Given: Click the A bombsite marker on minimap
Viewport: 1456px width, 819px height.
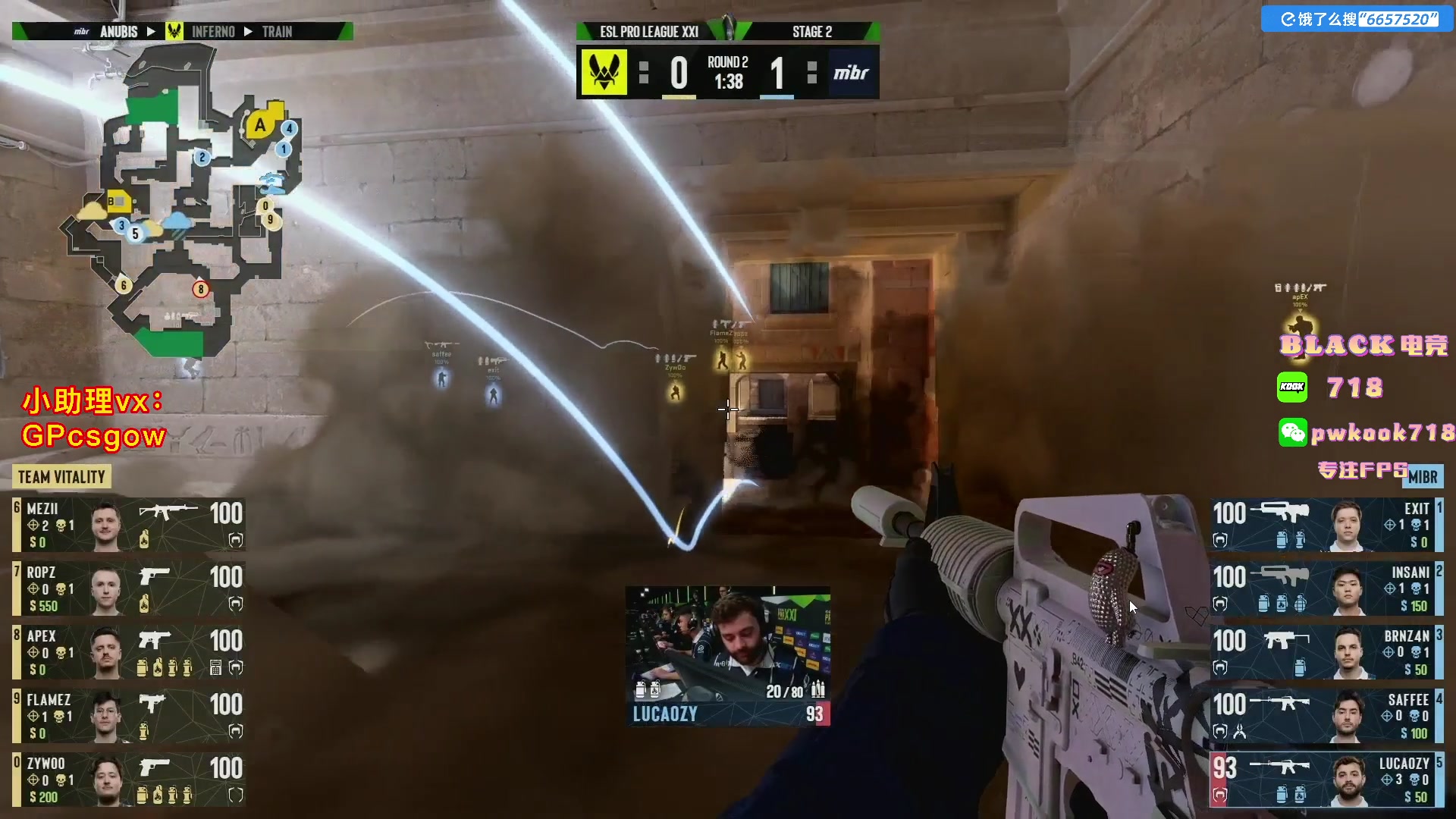Looking at the screenshot, I should [260, 125].
